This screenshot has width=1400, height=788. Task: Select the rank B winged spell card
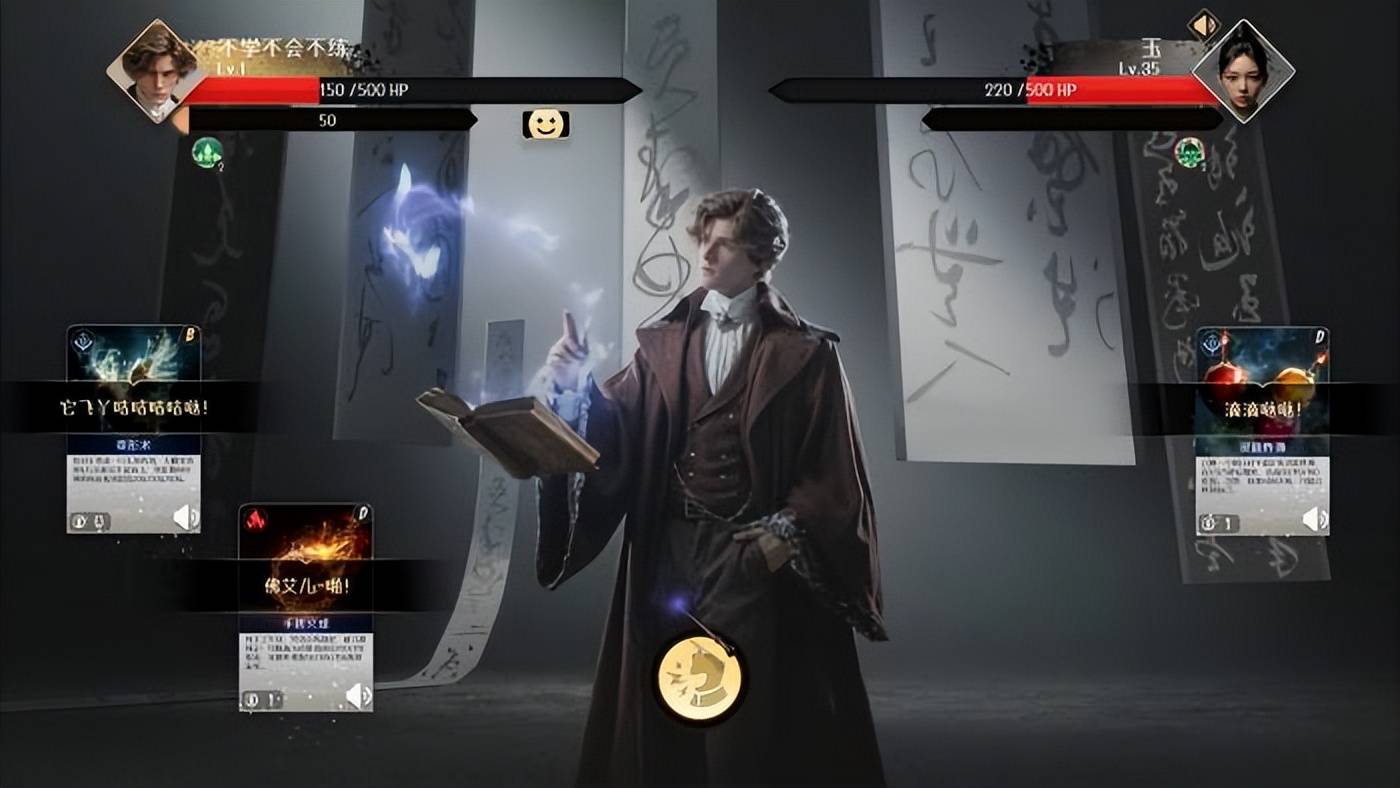coord(133,427)
